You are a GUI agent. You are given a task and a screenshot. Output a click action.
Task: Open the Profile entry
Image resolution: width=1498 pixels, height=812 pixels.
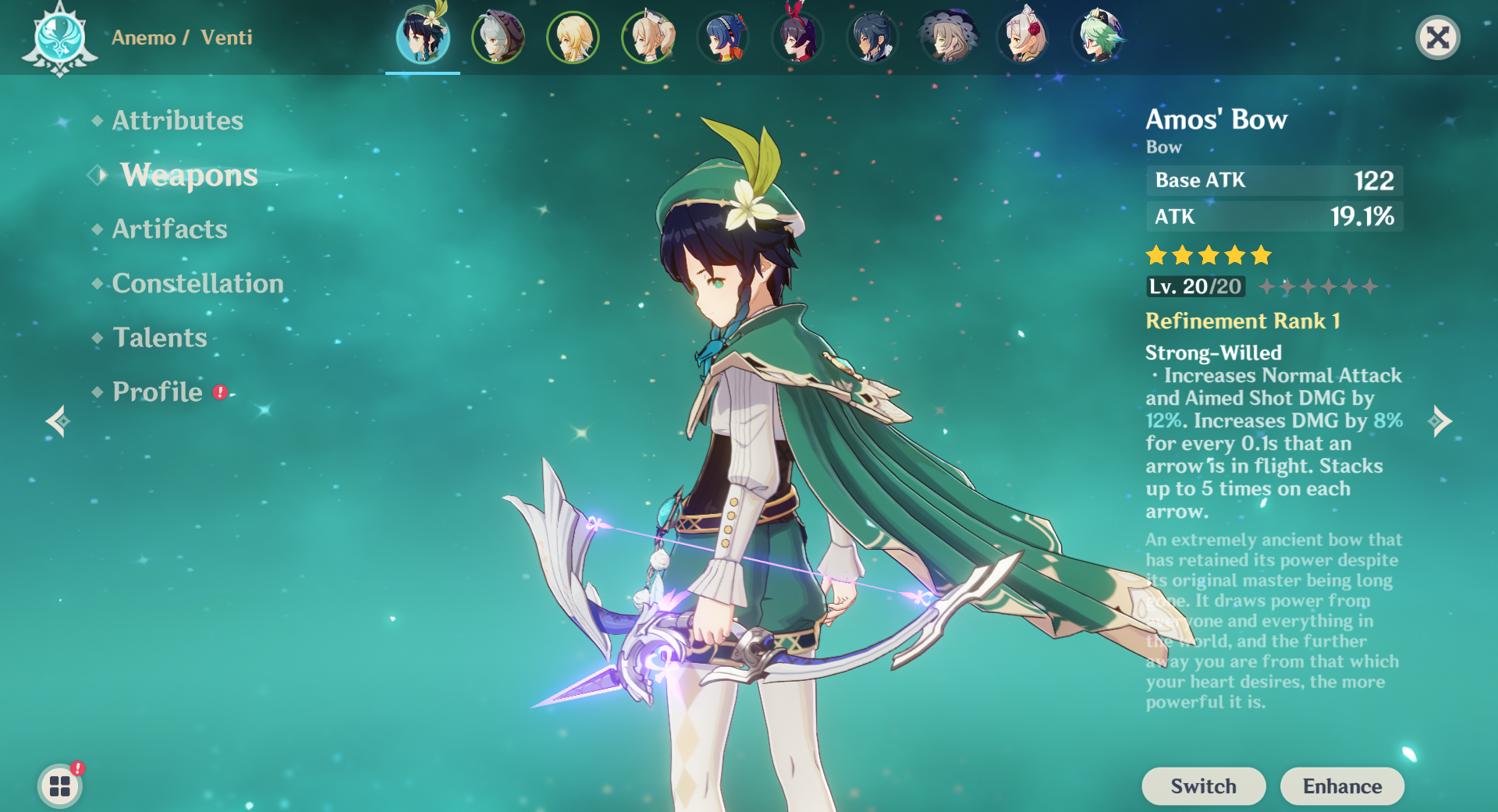tap(158, 392)
